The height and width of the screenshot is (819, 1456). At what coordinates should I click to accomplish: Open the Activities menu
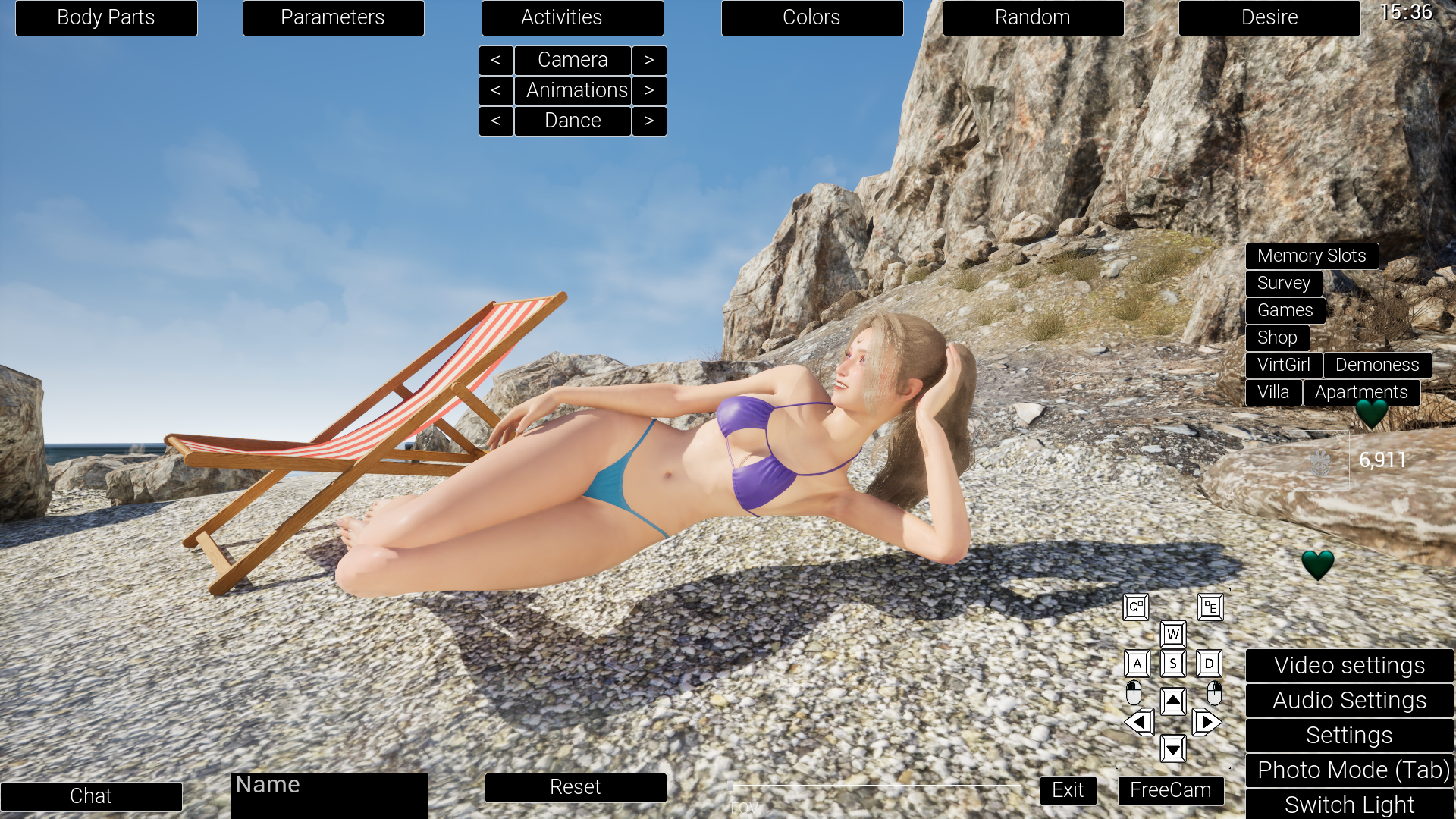573,17
